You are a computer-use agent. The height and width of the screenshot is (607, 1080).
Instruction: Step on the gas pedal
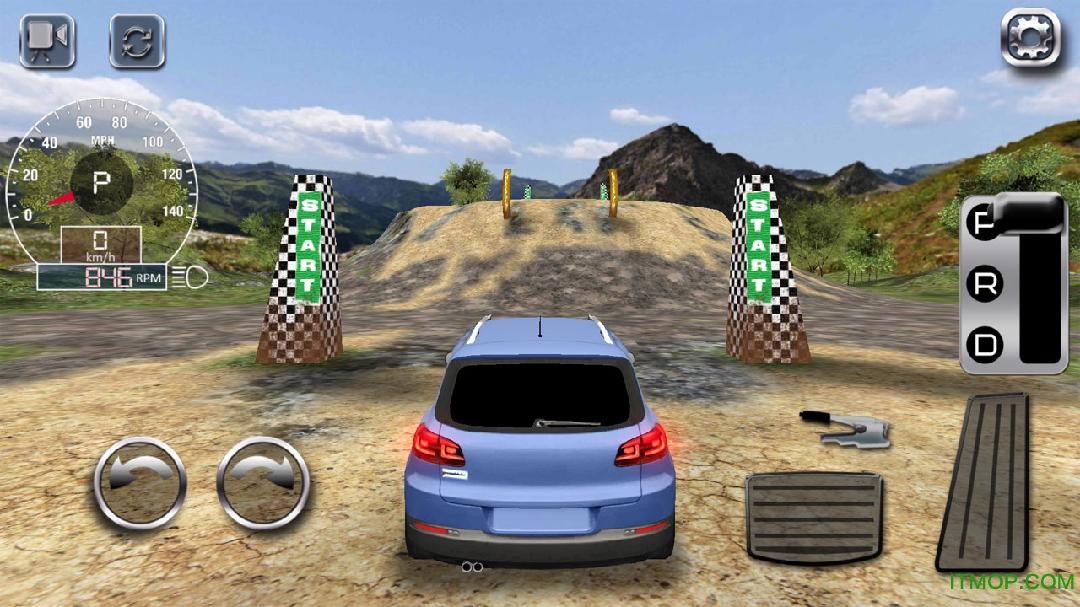tap(982, 481)
